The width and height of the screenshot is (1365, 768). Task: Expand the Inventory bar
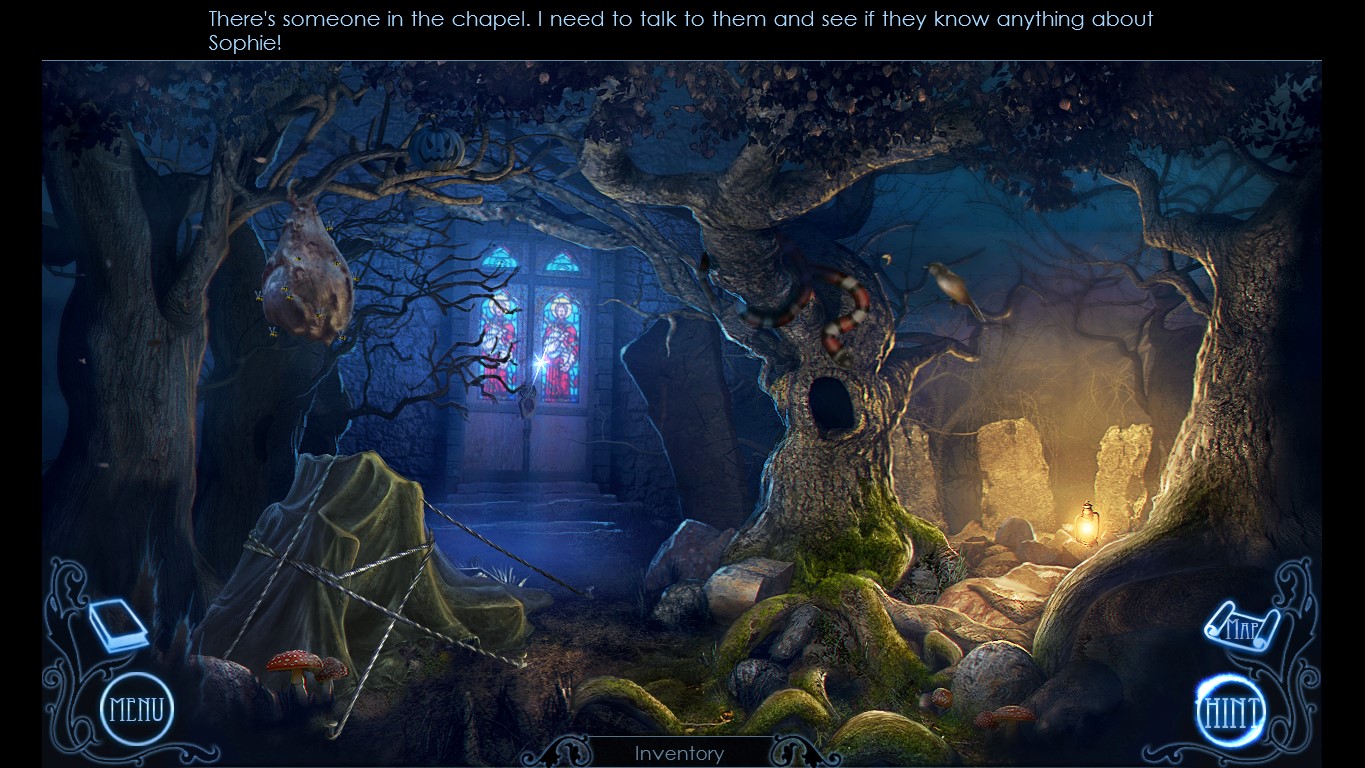click(679, 753)
